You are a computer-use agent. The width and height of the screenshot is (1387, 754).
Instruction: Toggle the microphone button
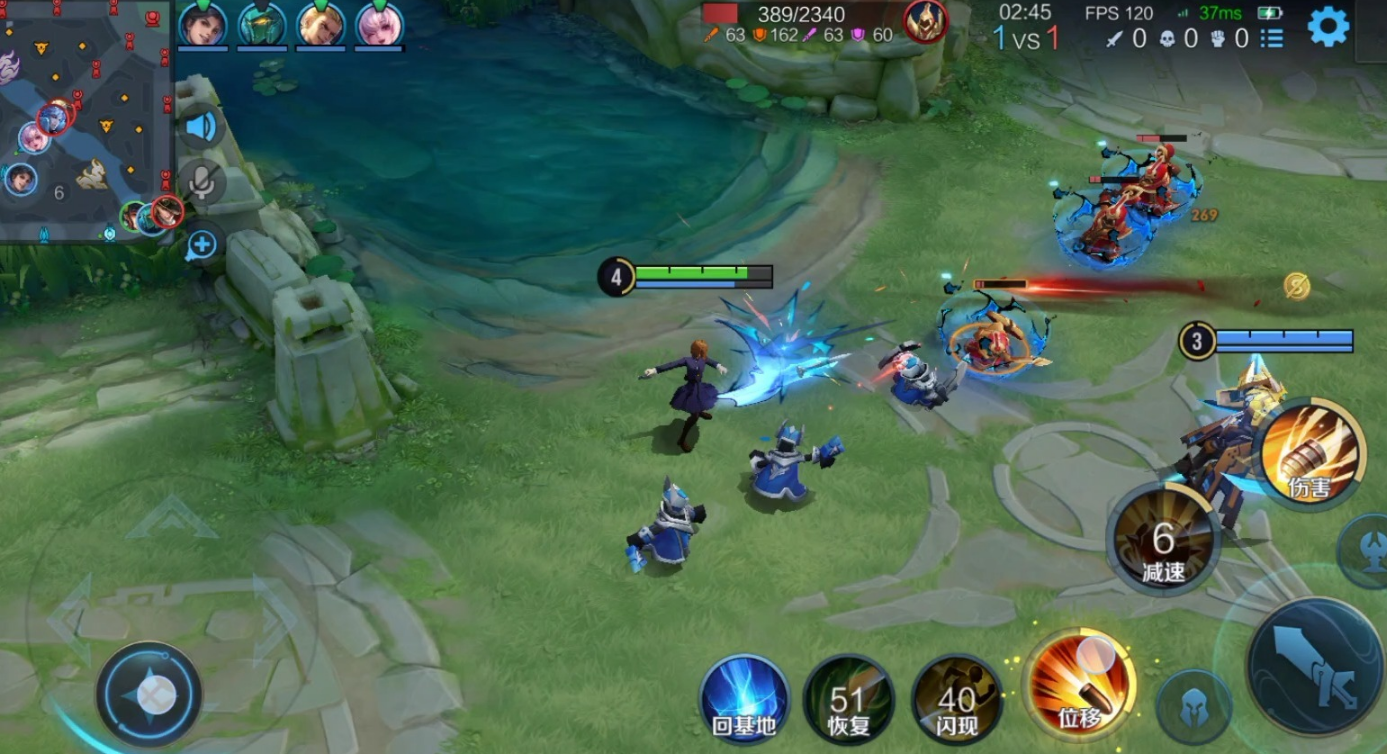point(202,182)
